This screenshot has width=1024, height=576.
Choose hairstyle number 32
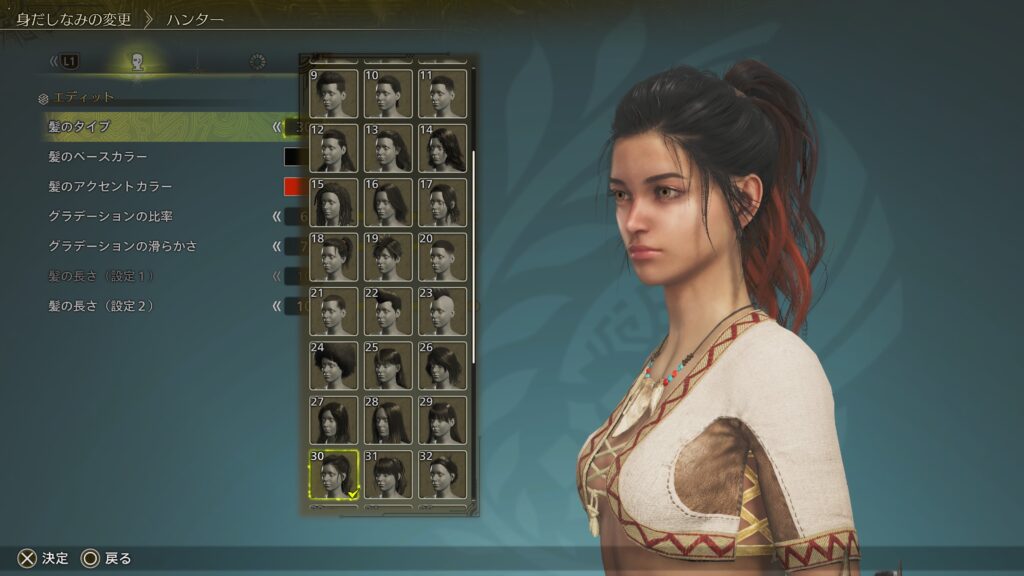(x=442, y=474)
